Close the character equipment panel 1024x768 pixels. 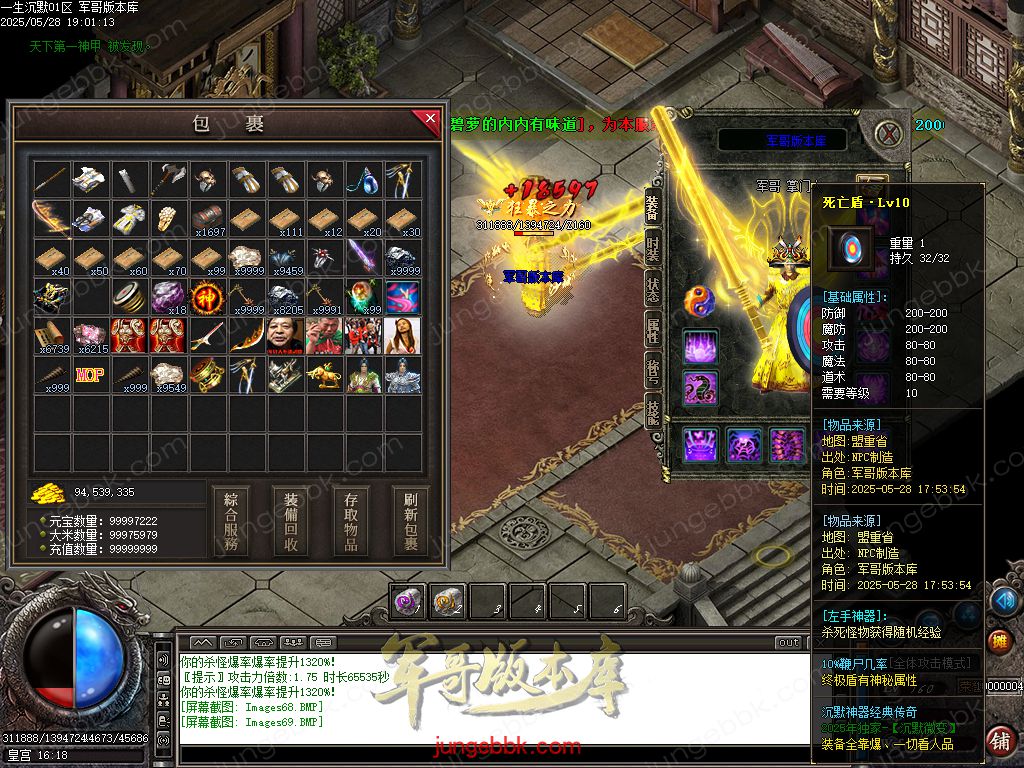tap(888, 133)
